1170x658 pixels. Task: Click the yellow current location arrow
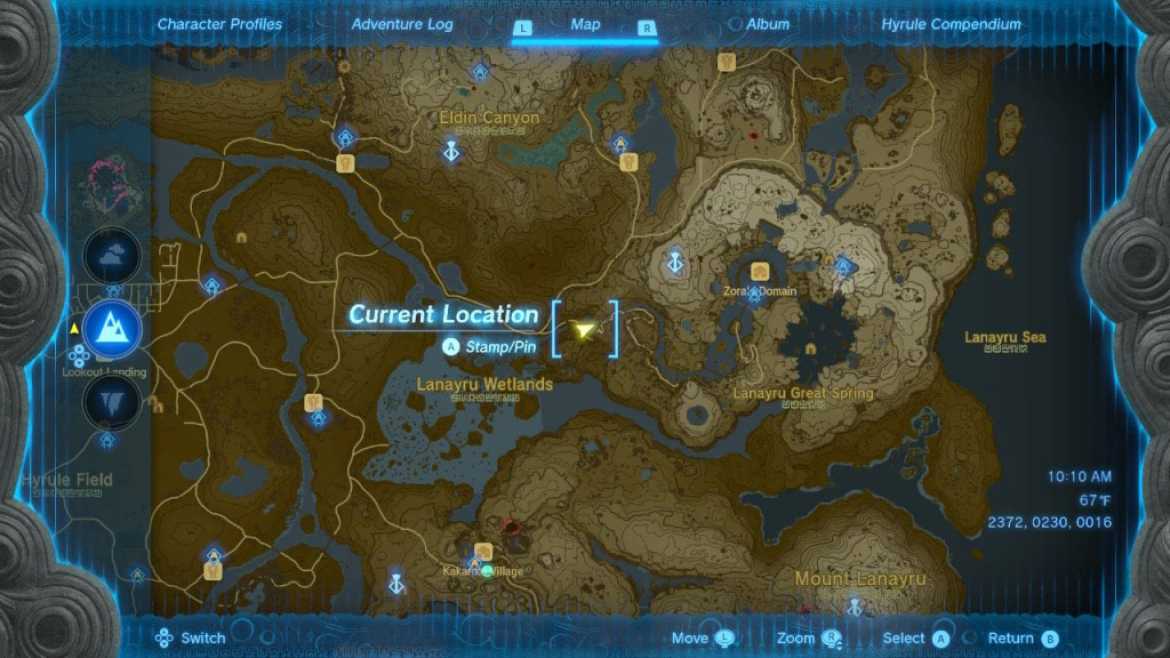584,328
